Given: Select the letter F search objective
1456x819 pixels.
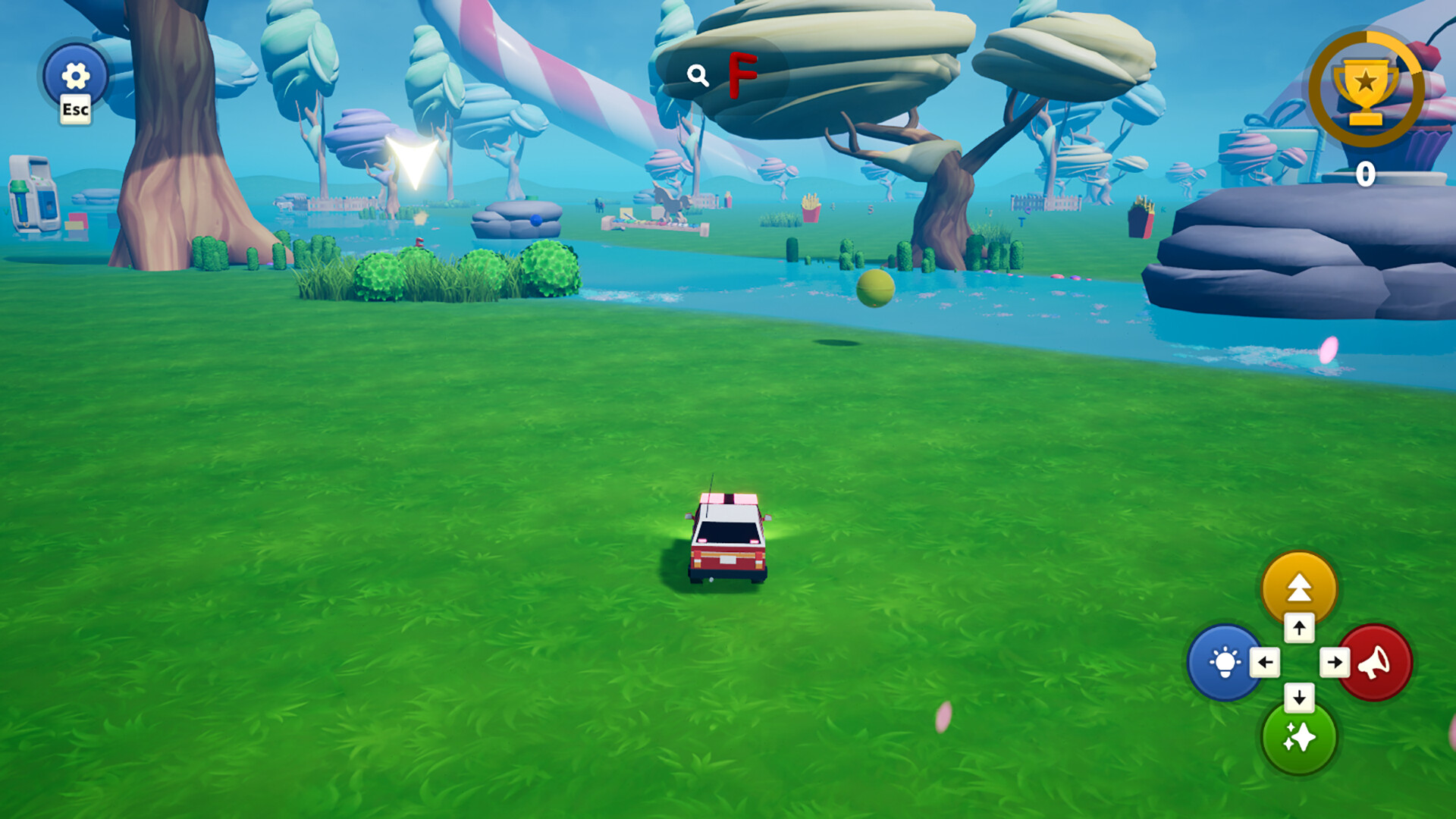Looking at the screenshot, I should (x=742, y=74).
